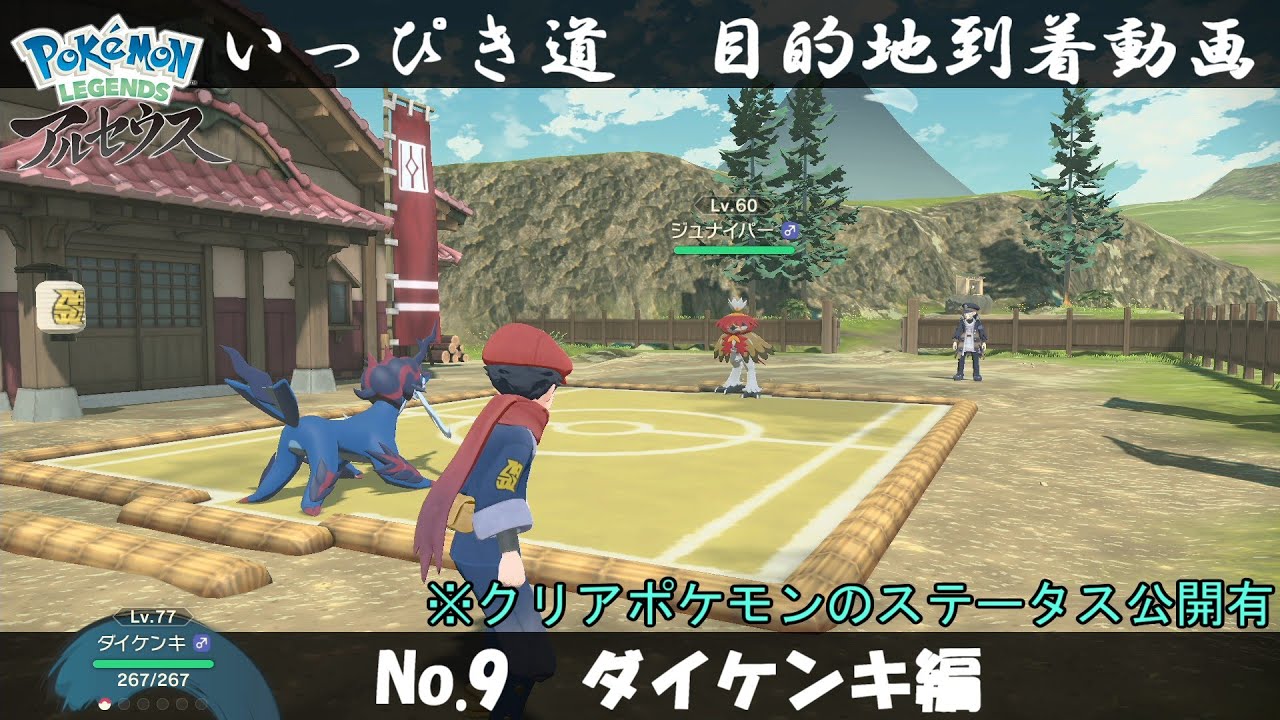
Task: Select the male gender icon beside ダイケンキ
Action: point(203,643)
